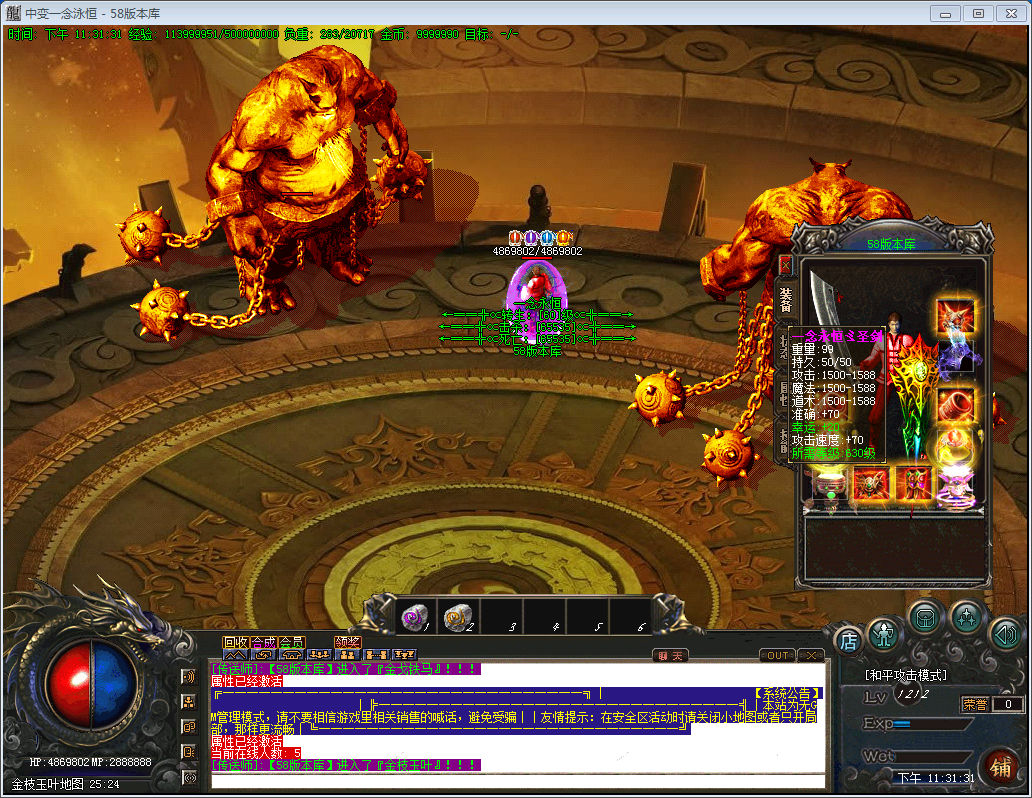Open the 合成 synthesis function
The height and width of the screenshot is (798, 1032).
pos(263,642)
